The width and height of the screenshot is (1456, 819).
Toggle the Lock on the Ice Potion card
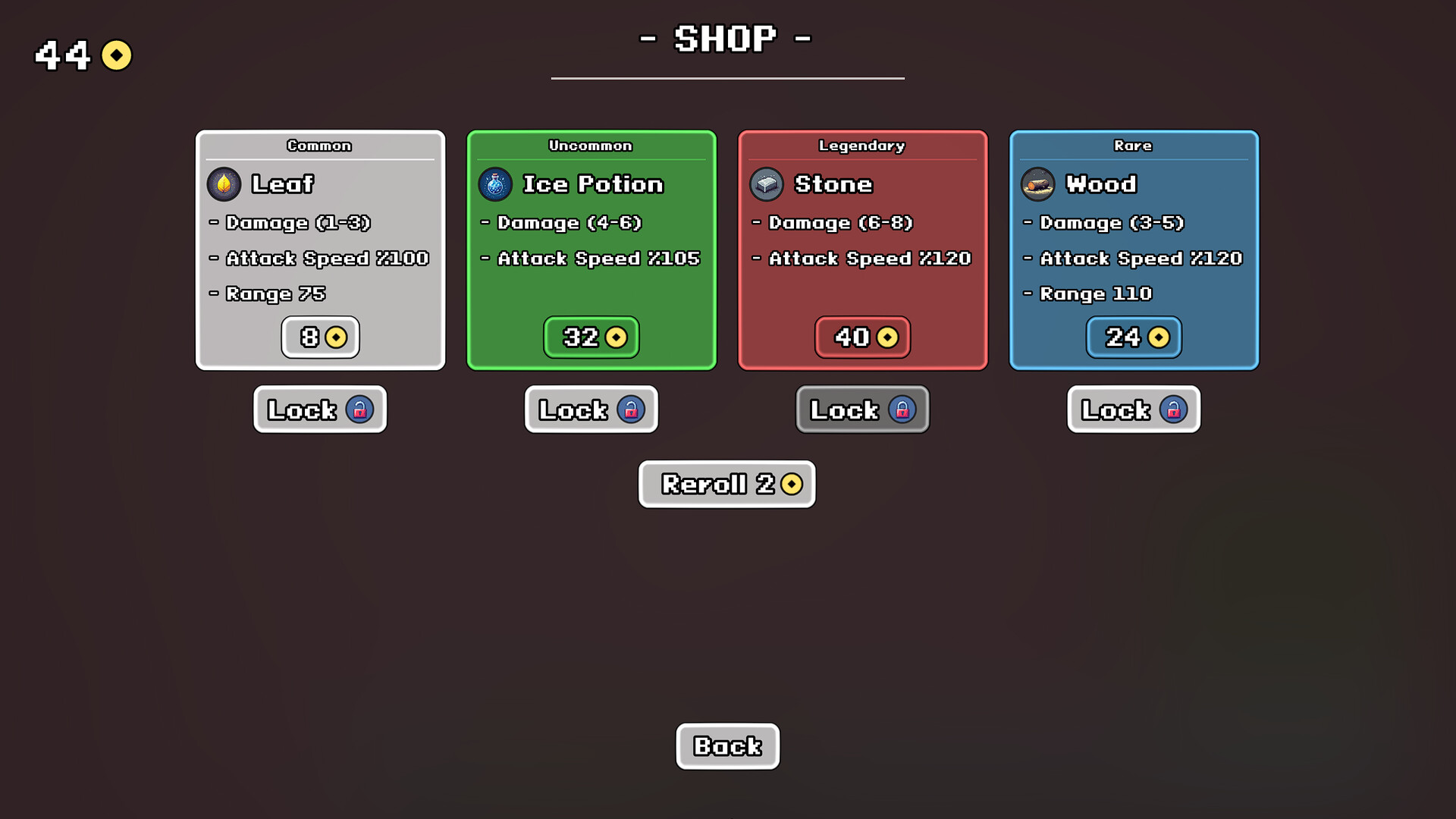591,409
